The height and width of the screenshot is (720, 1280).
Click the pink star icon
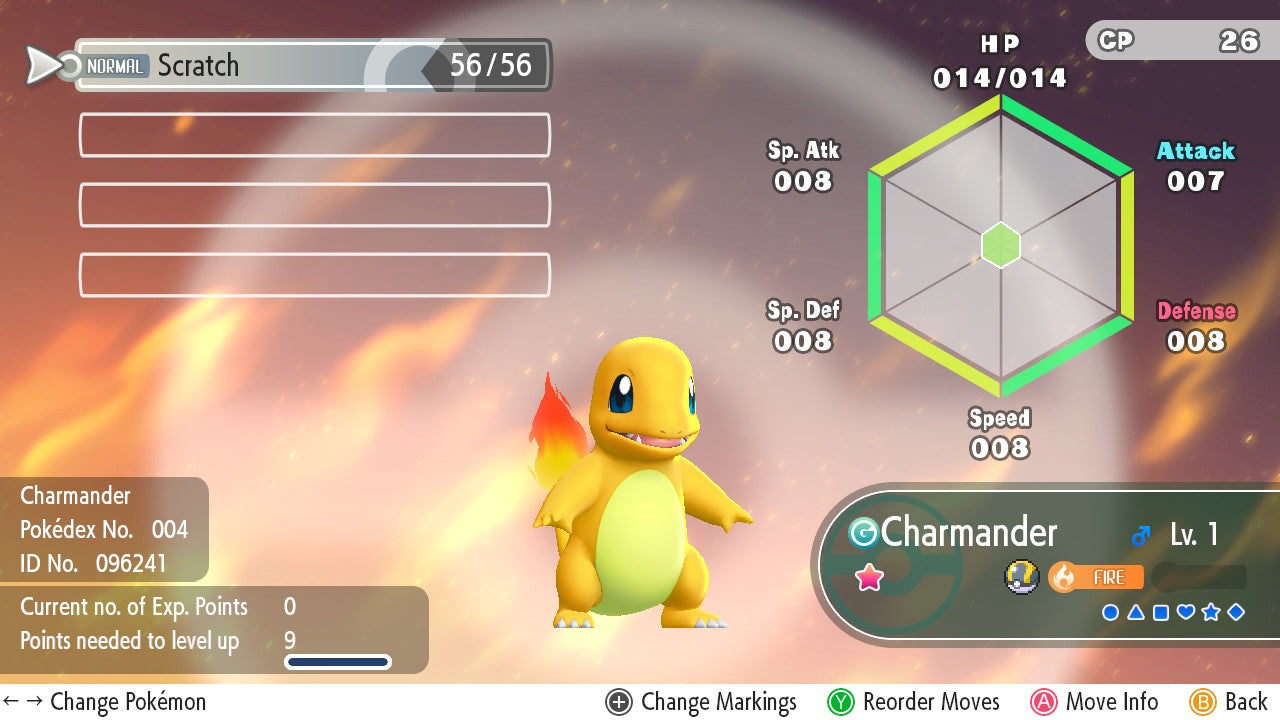click(869, 577)
